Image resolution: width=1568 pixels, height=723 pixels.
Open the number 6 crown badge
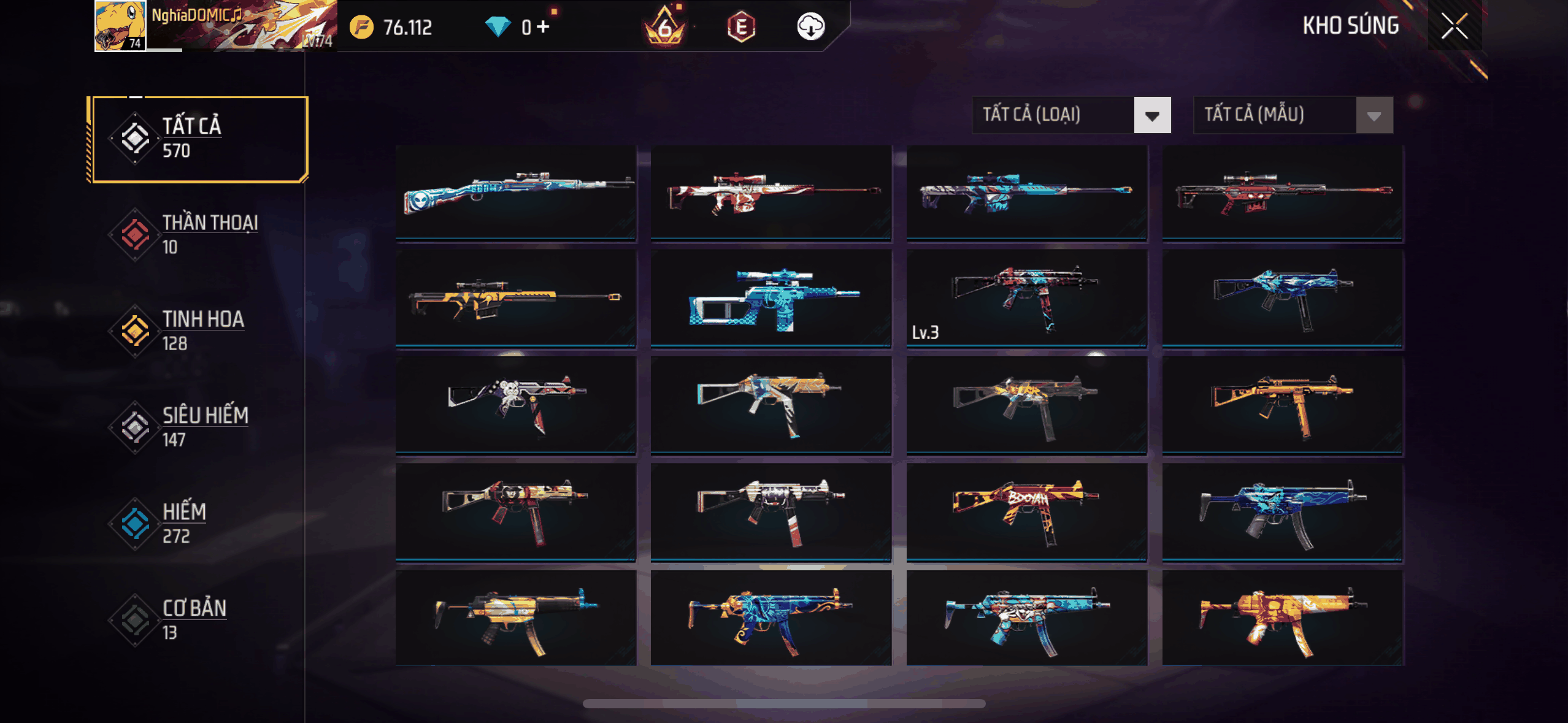click(664, 27)
